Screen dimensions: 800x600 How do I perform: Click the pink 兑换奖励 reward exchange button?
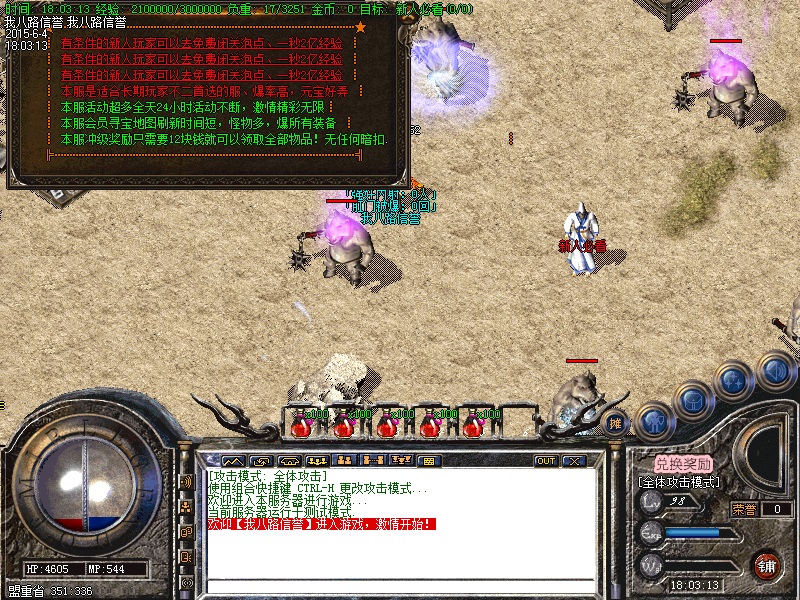click(684, 464)
